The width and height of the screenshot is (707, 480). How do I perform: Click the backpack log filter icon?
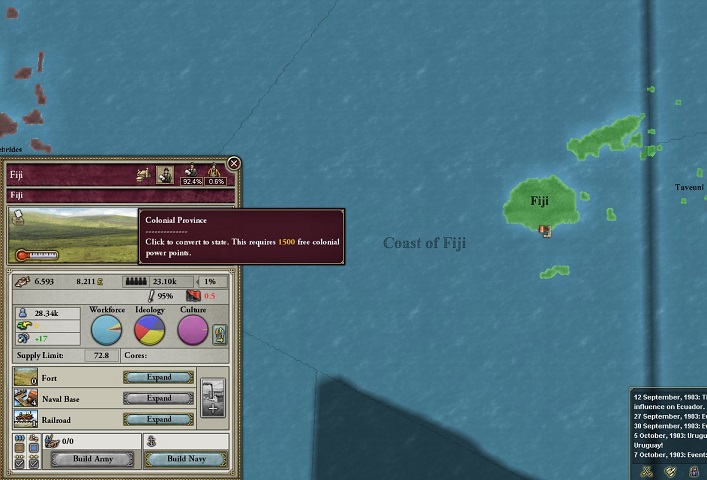pyautogui.click(x=693, y=470)
